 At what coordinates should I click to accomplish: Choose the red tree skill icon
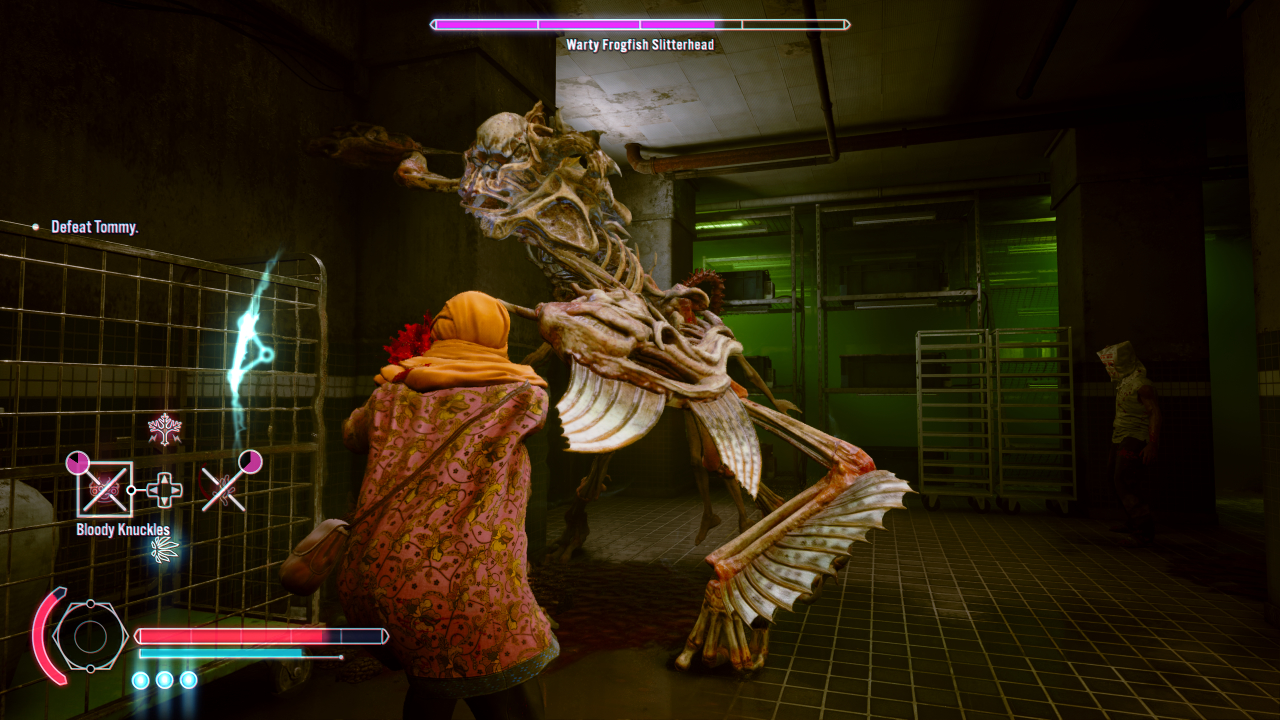click(x=164, y=429)
